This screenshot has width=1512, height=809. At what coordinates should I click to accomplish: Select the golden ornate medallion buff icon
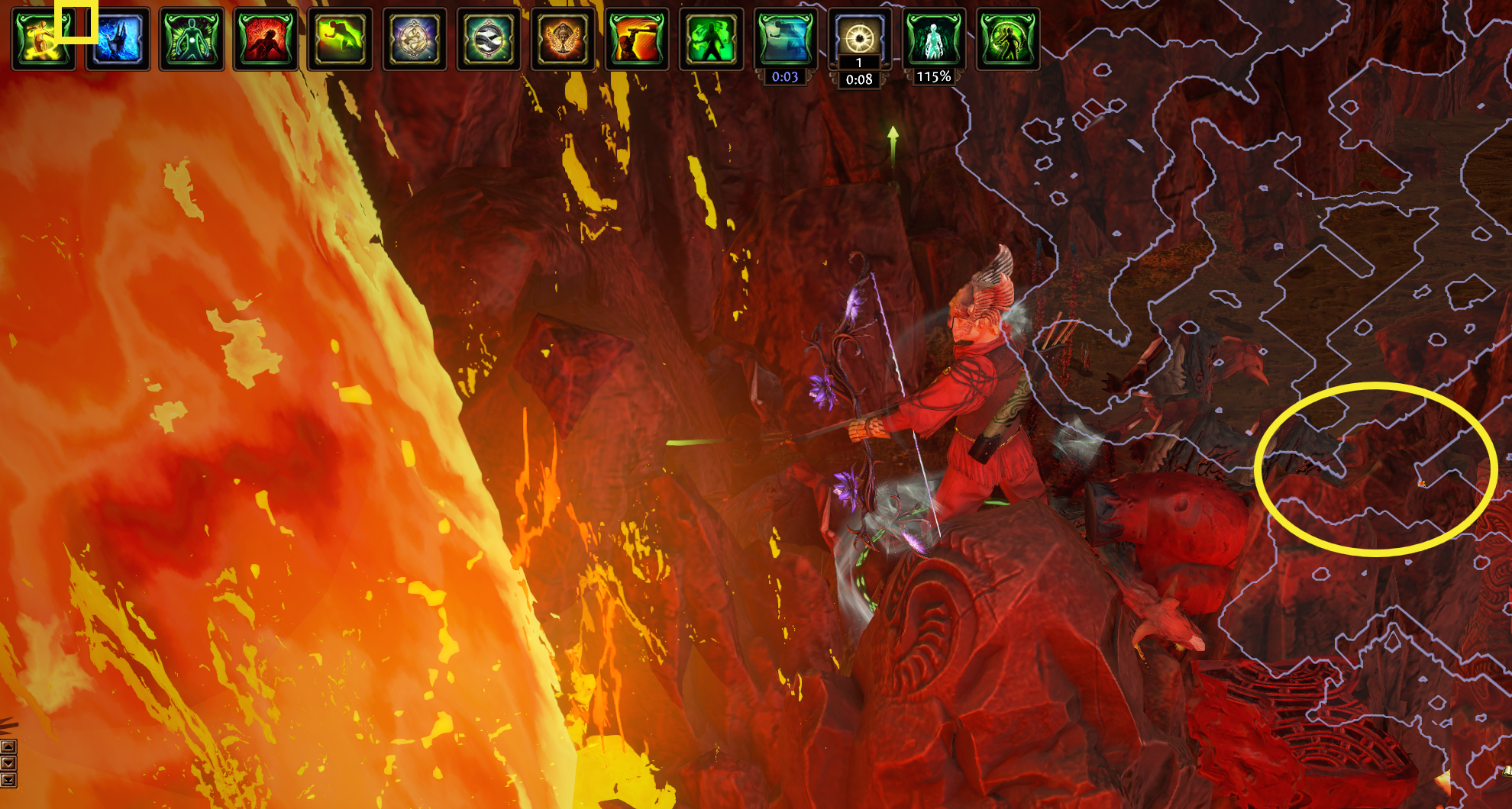(414, 39)
